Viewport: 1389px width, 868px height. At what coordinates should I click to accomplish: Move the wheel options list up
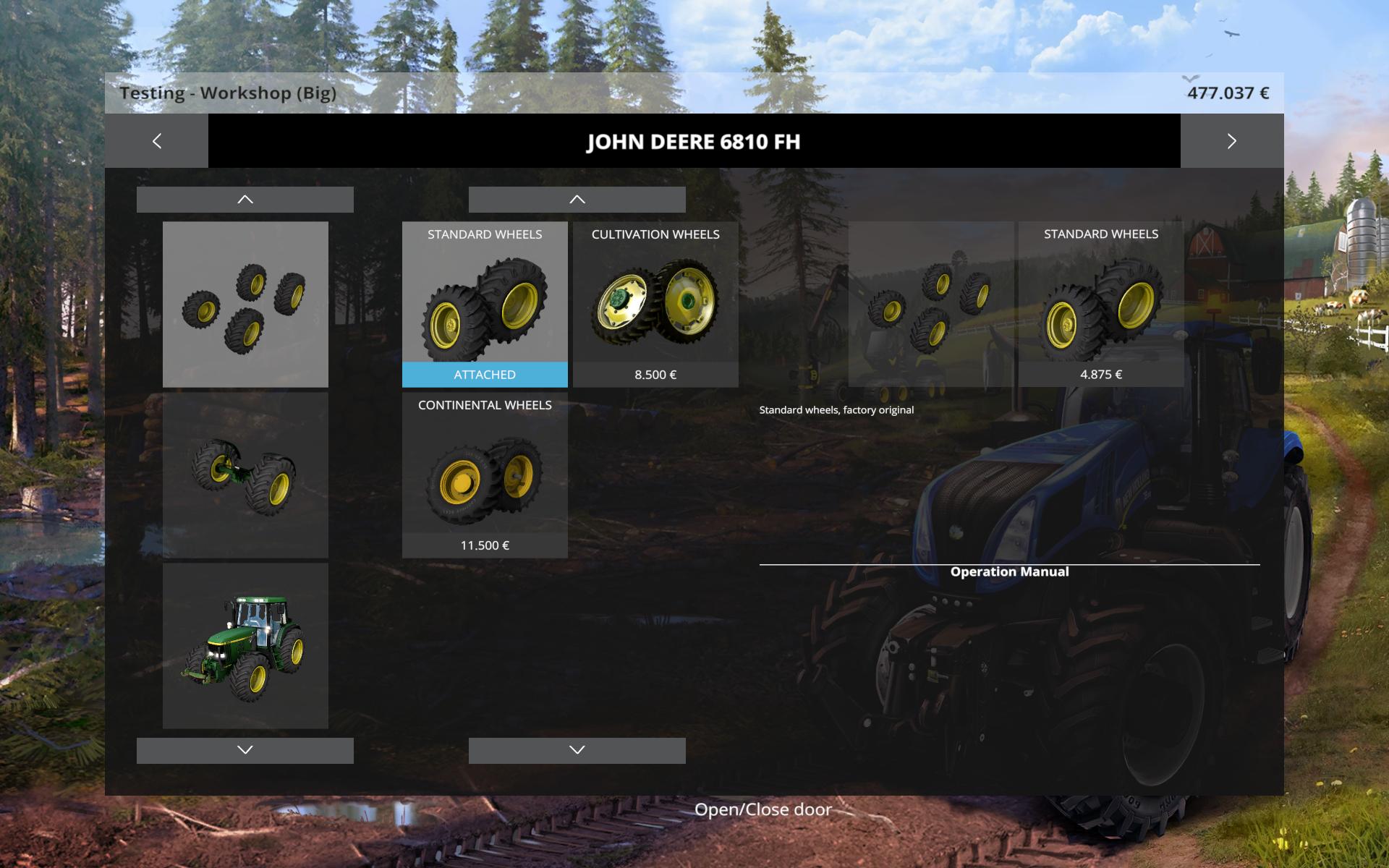(577, 200)
